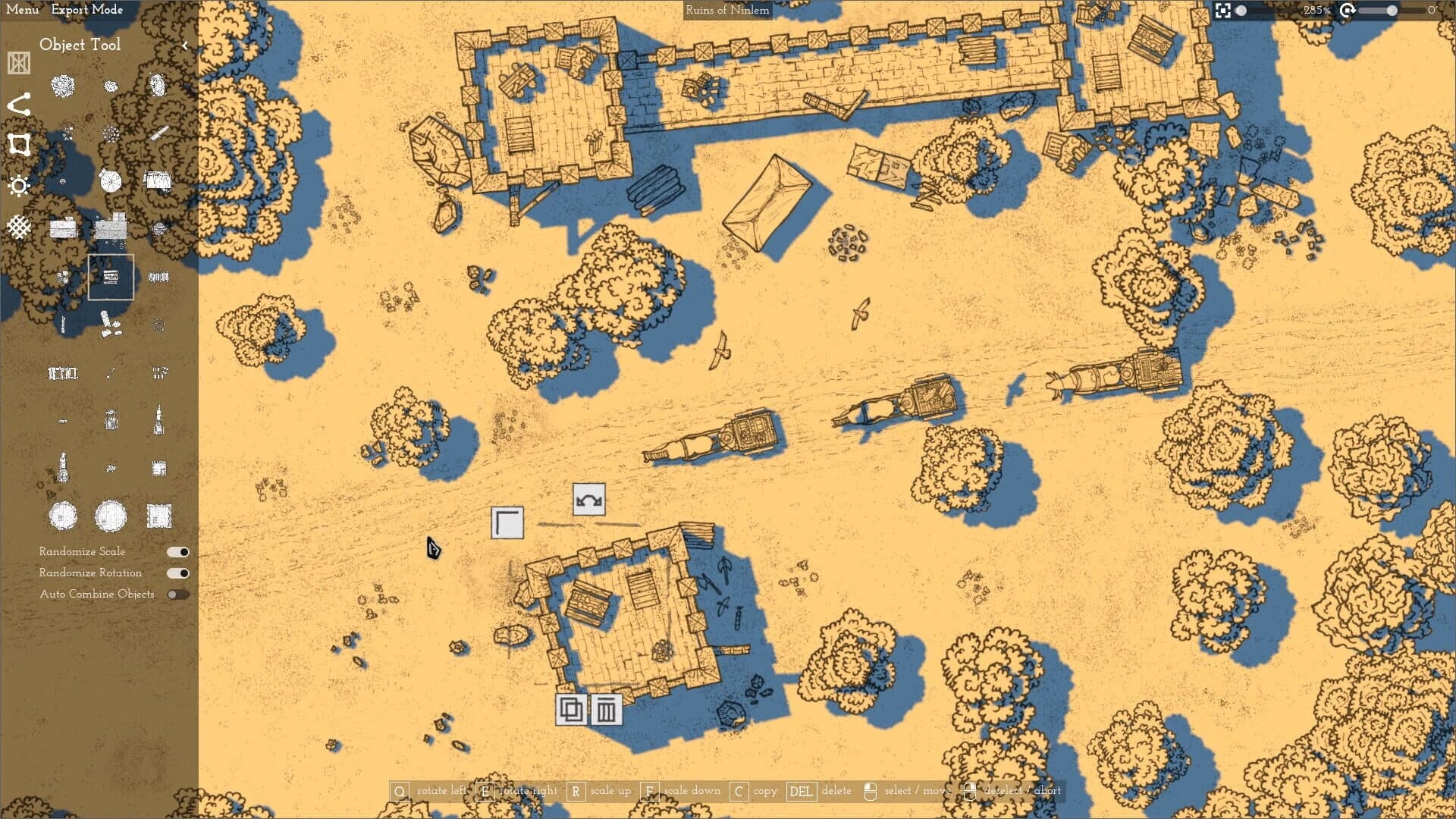The image size is (1456, 819).
Task: Switch to Export Mode
Action: click(x=86, y=10)
